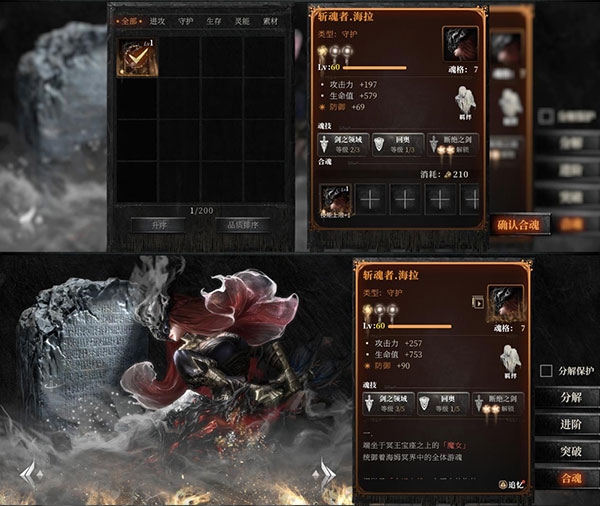The height and width of the screenshot is (506, 600).
Task: Switch to the 灵能 tab
Action: coord(243,20)
